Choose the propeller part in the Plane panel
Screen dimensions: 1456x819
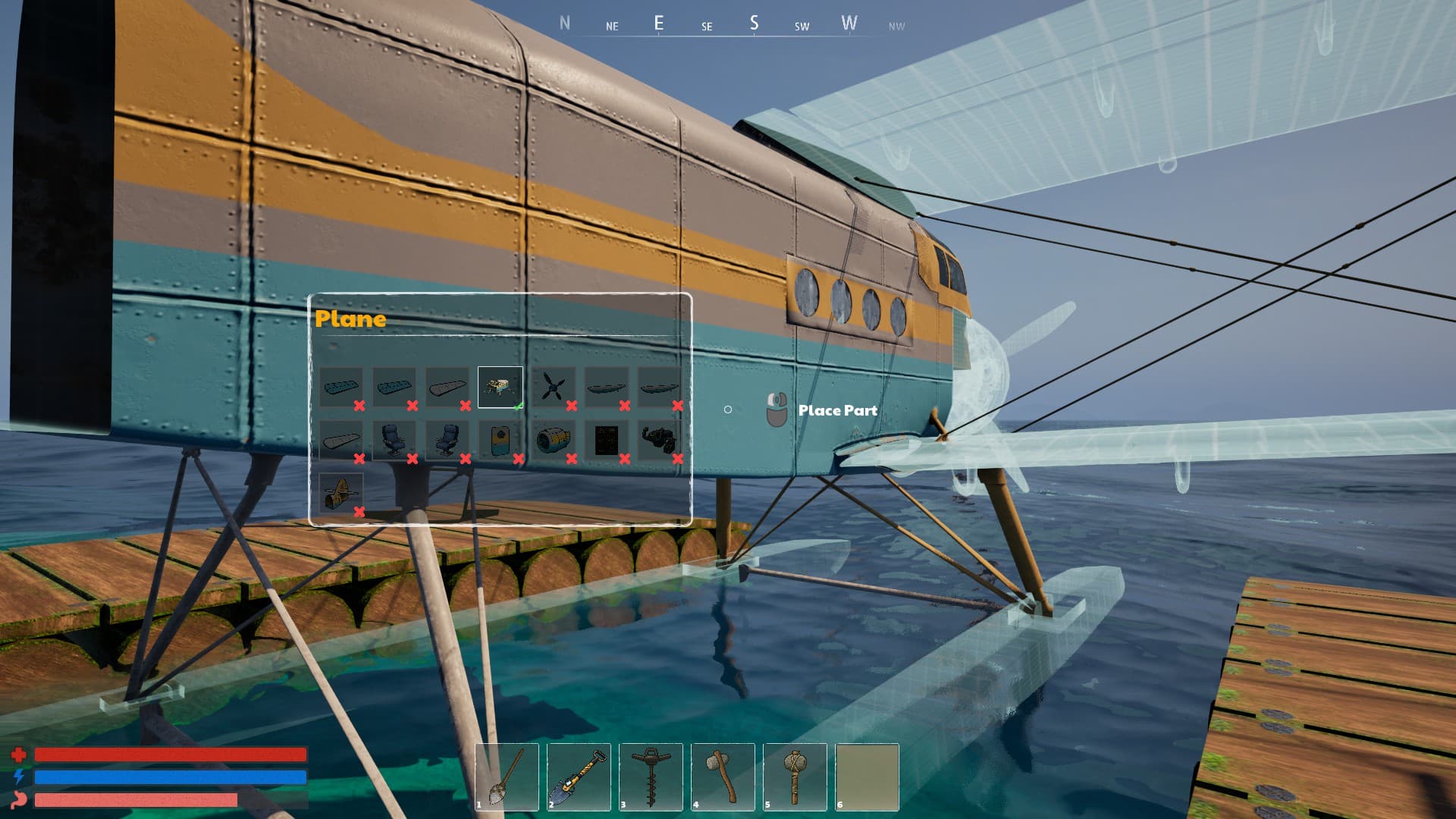click(x=553, y=388)
